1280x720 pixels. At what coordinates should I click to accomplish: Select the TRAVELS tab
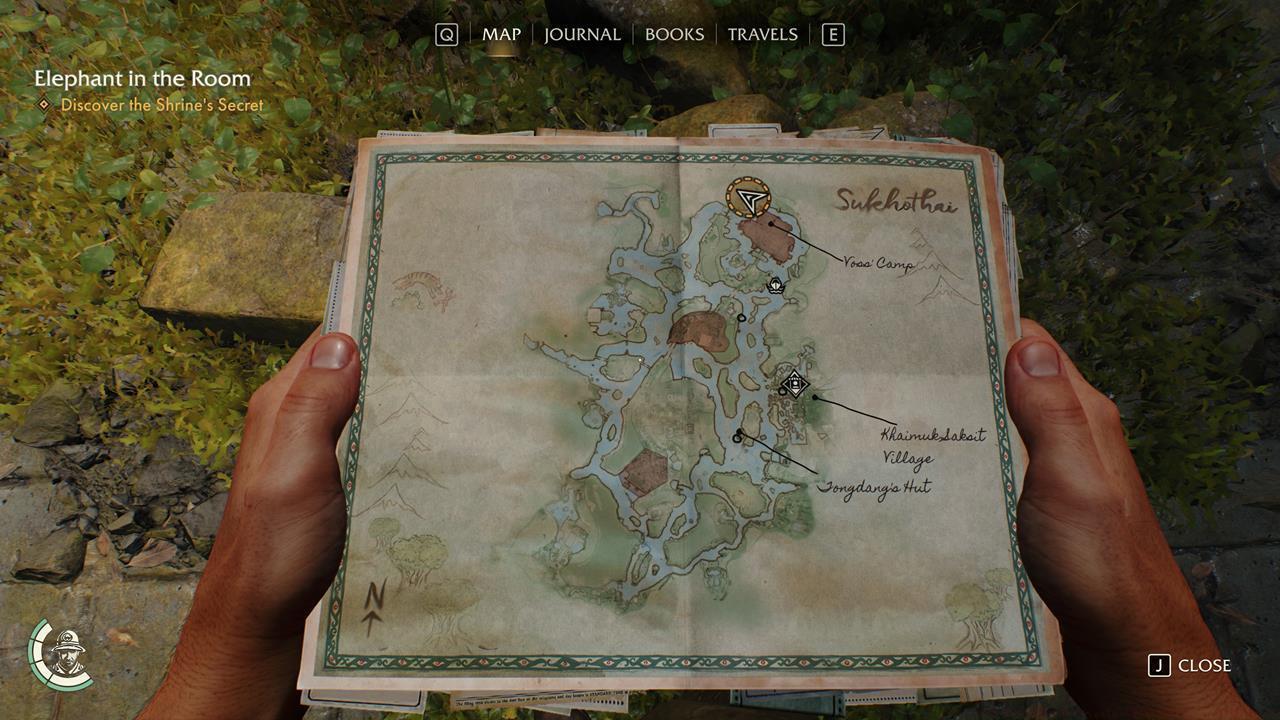point(763,33)
